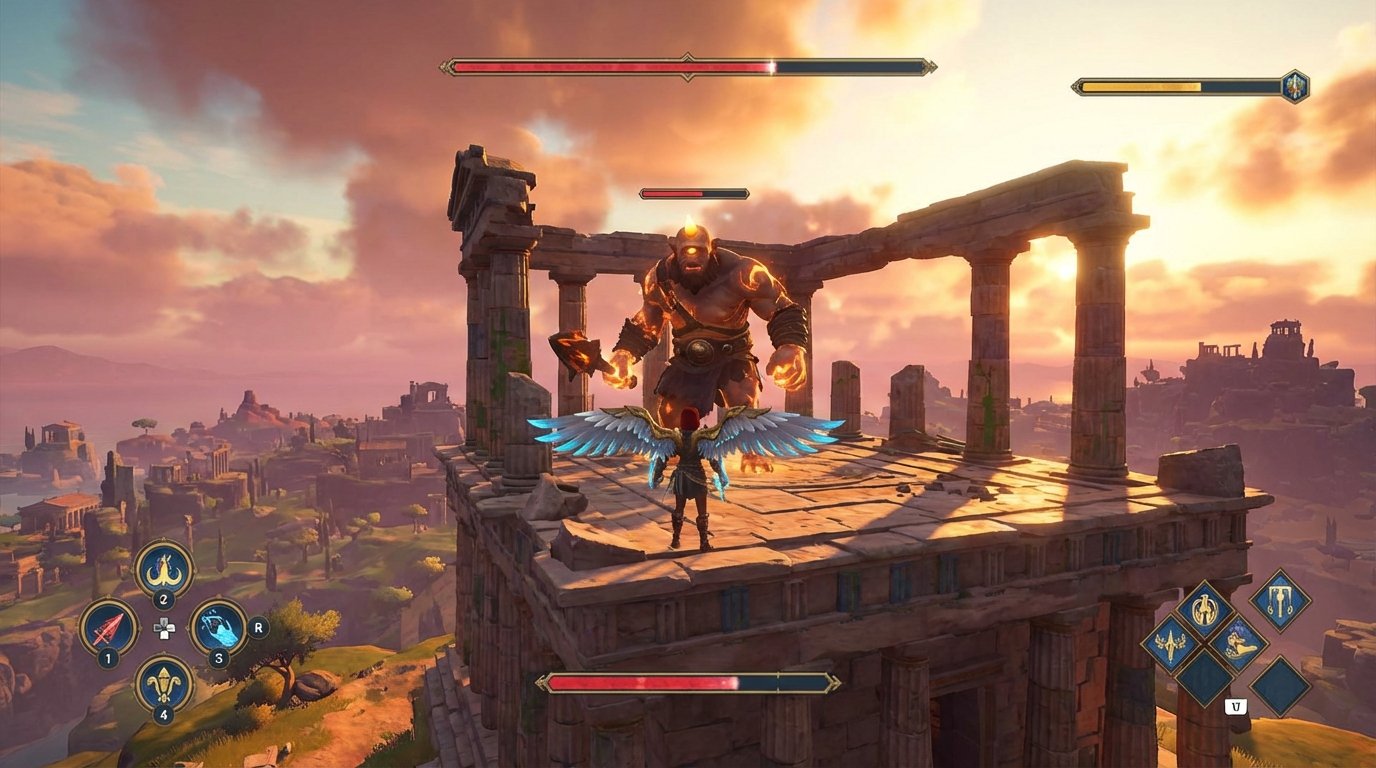The image size is (1376, 768).
Task: Select ability 1 with the red spear icon
Action: coord(108,627)
